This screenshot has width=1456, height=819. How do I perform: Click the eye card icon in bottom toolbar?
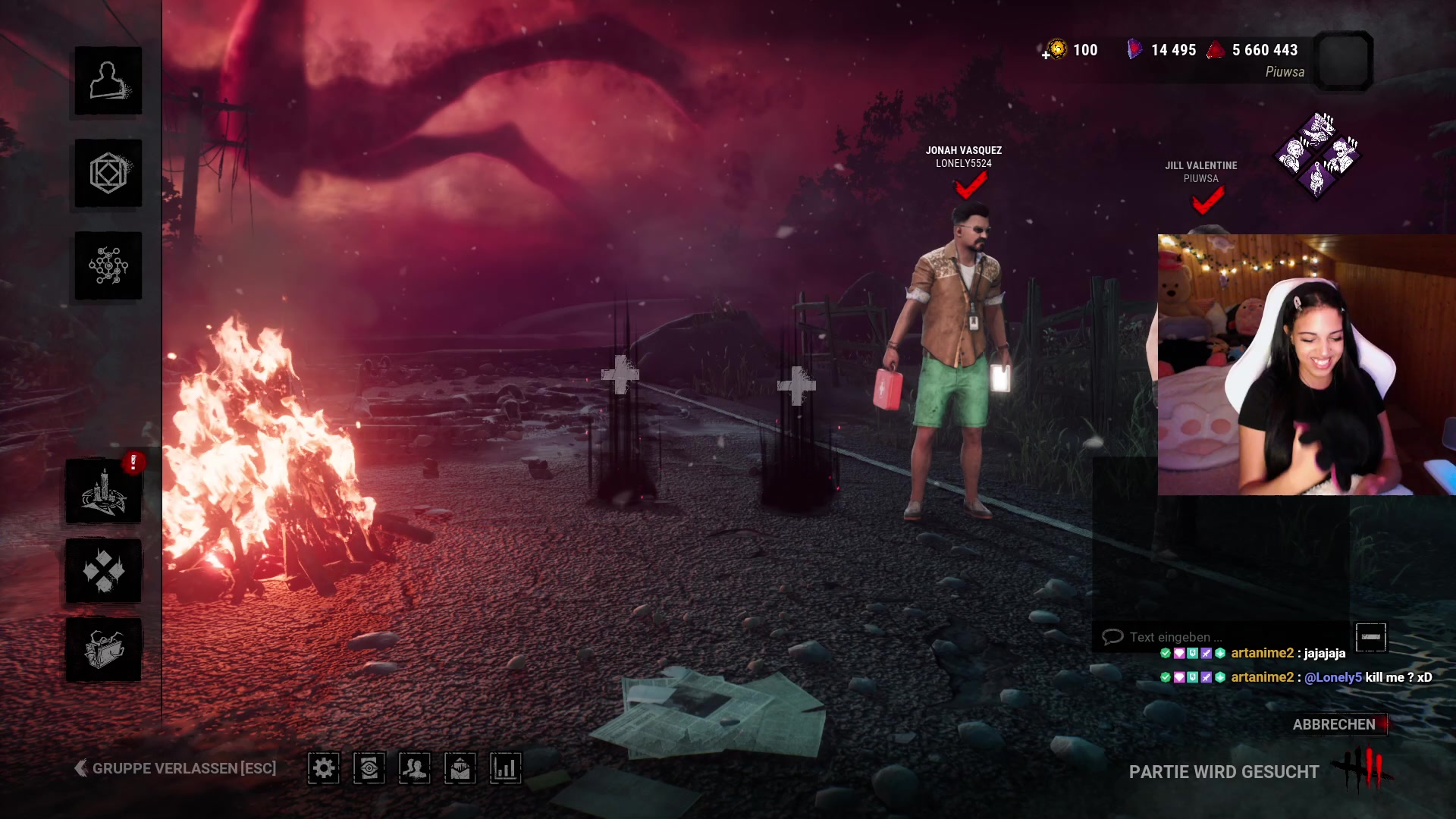coord(369,768)
